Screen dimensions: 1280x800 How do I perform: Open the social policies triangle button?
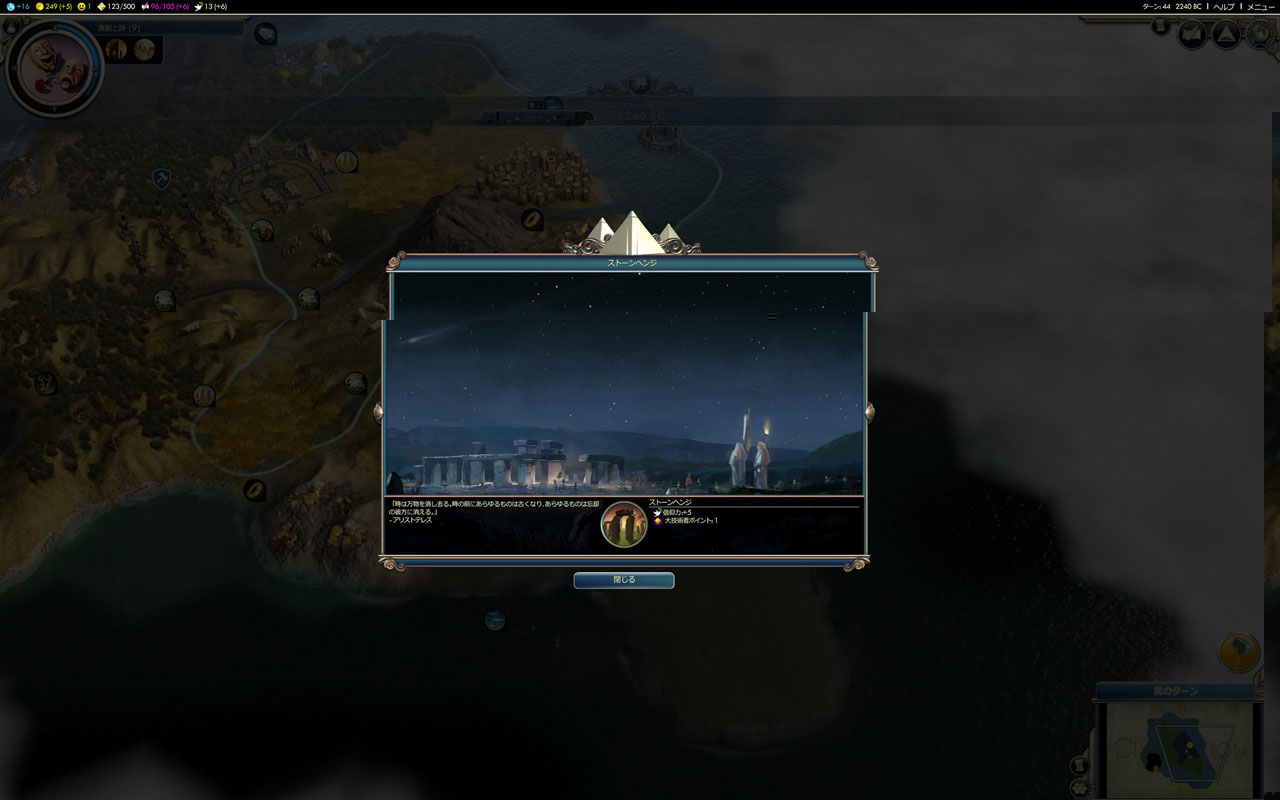[1227, 35]
